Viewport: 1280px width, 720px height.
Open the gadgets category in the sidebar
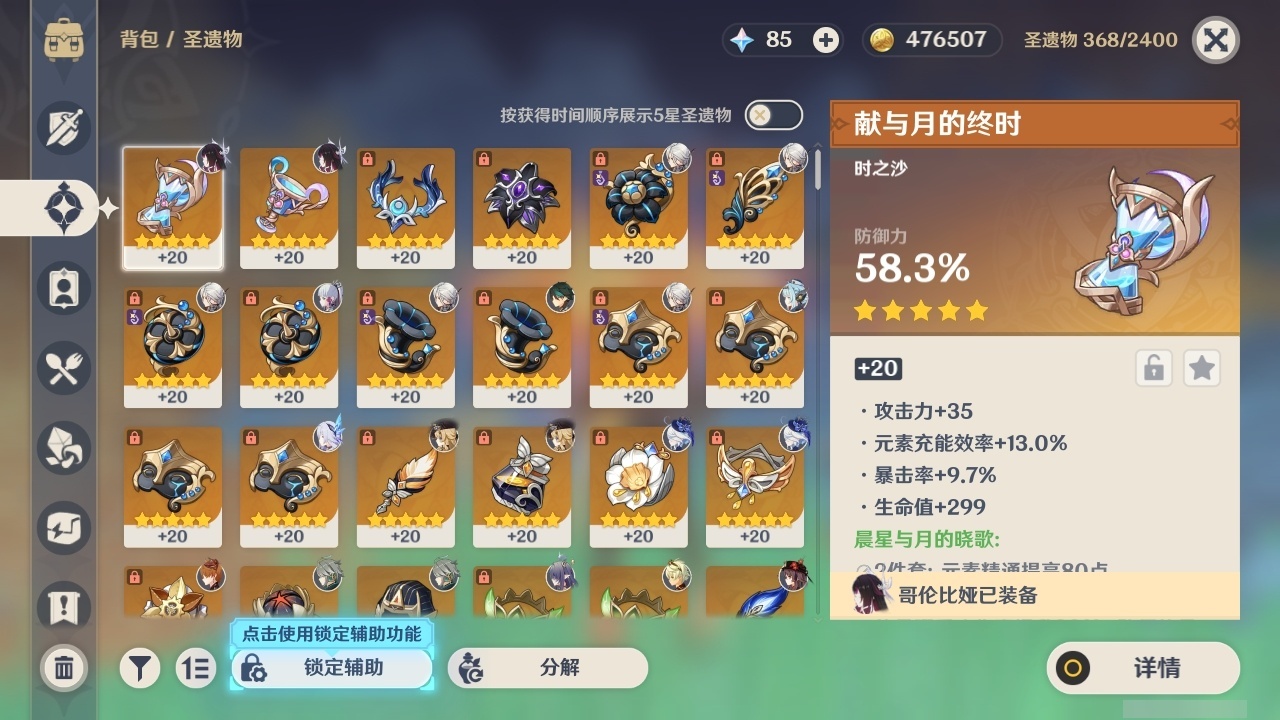tap(64, 528)
